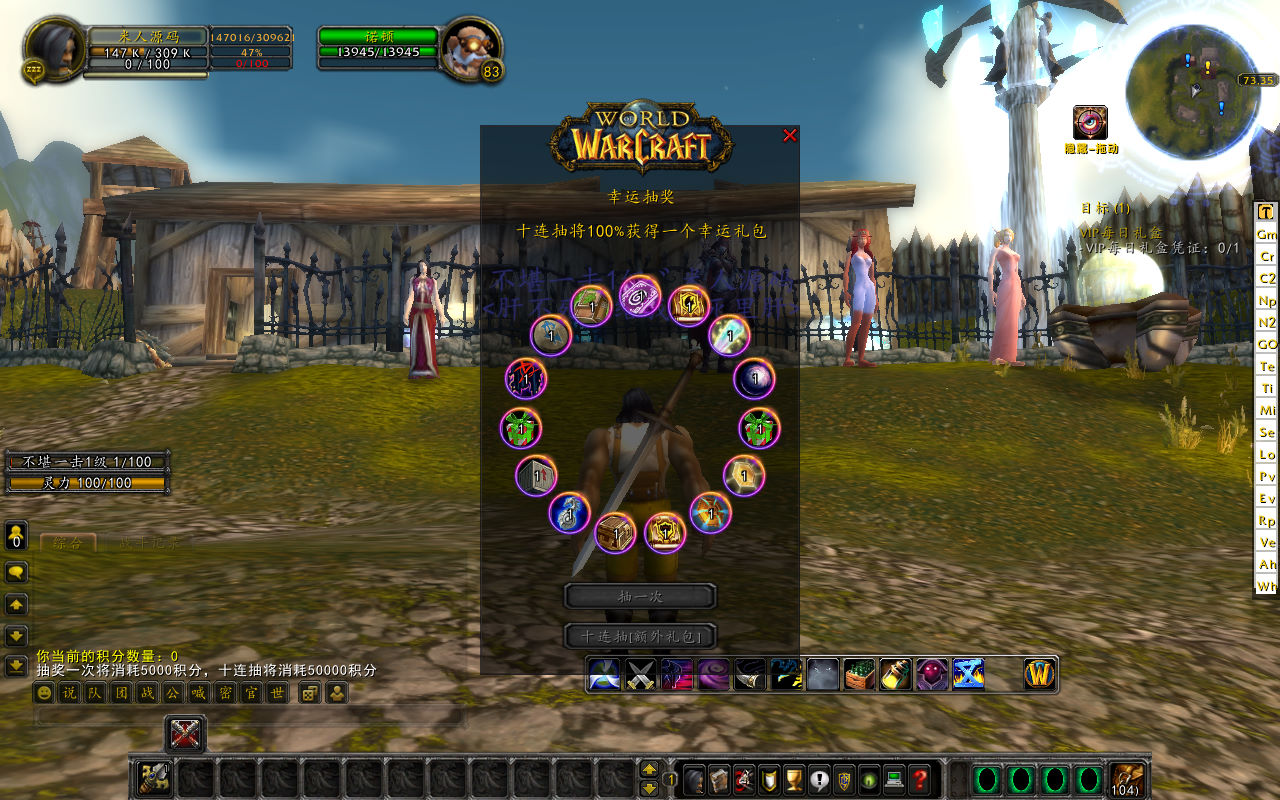Click the dice roll button

click(310, 693)
